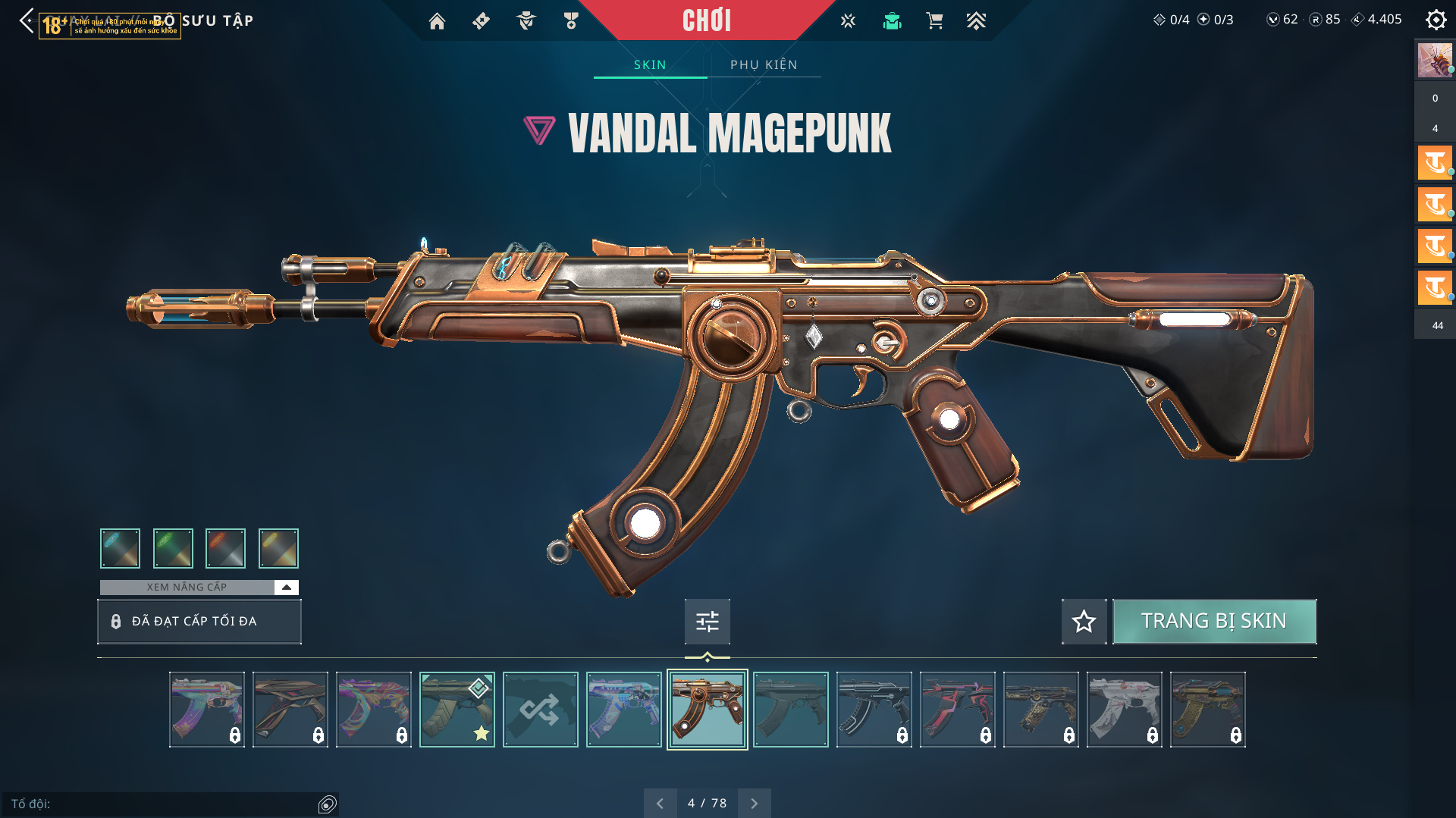The image size is (1456, 818).
Task: Select the starred favorite Vandal skin thumbnail
Action: [457, 710]
